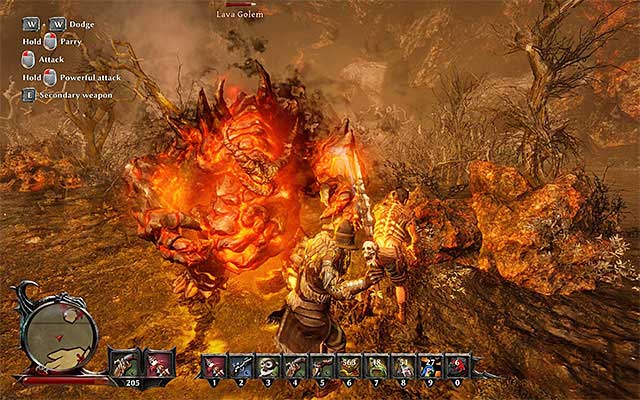Click the red-haired companion portrait icon

(x=160, y=362)
